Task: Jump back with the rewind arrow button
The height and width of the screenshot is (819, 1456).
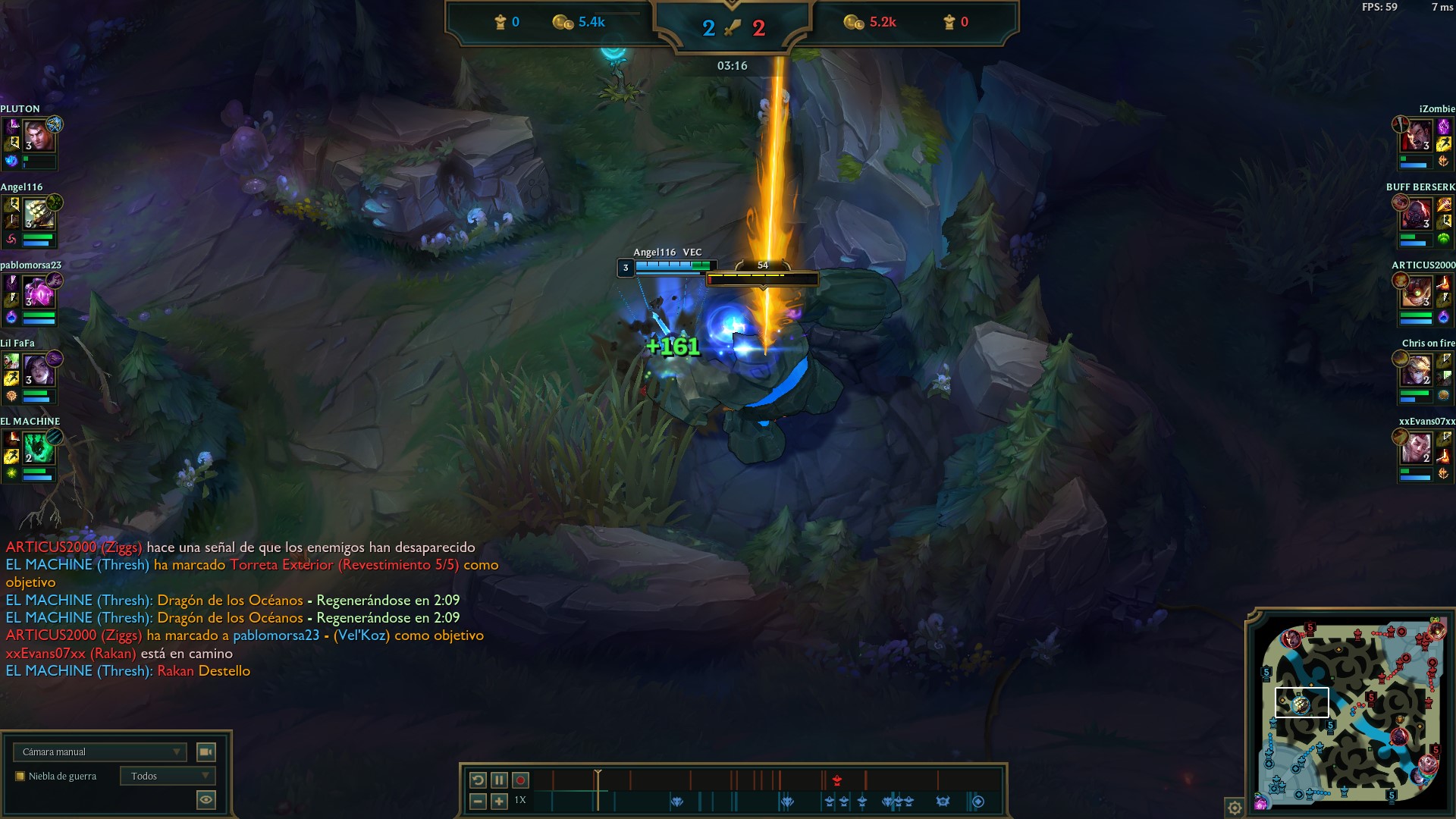Action: [478, 780]
